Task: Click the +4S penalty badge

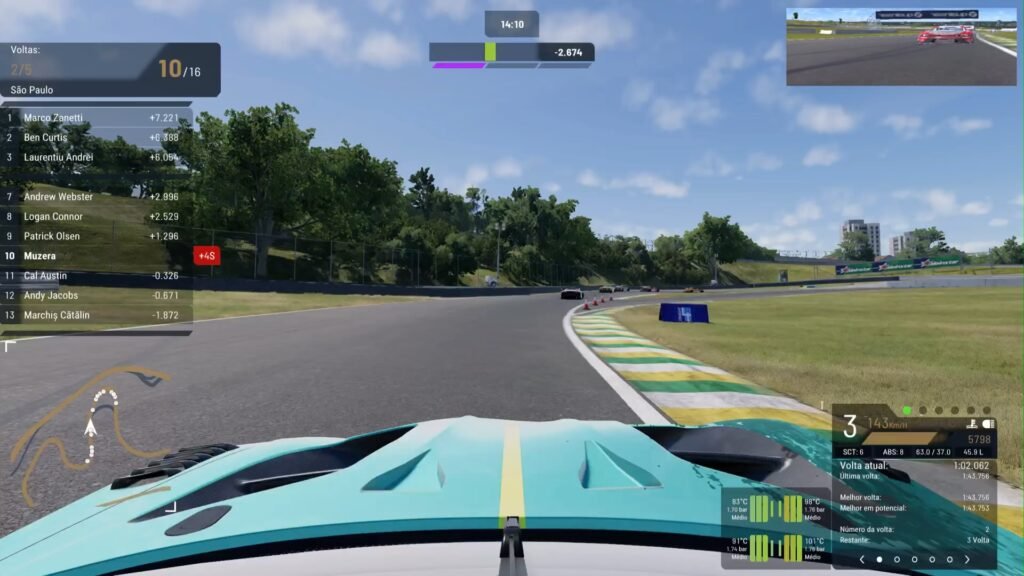Action: coord(207,256)
